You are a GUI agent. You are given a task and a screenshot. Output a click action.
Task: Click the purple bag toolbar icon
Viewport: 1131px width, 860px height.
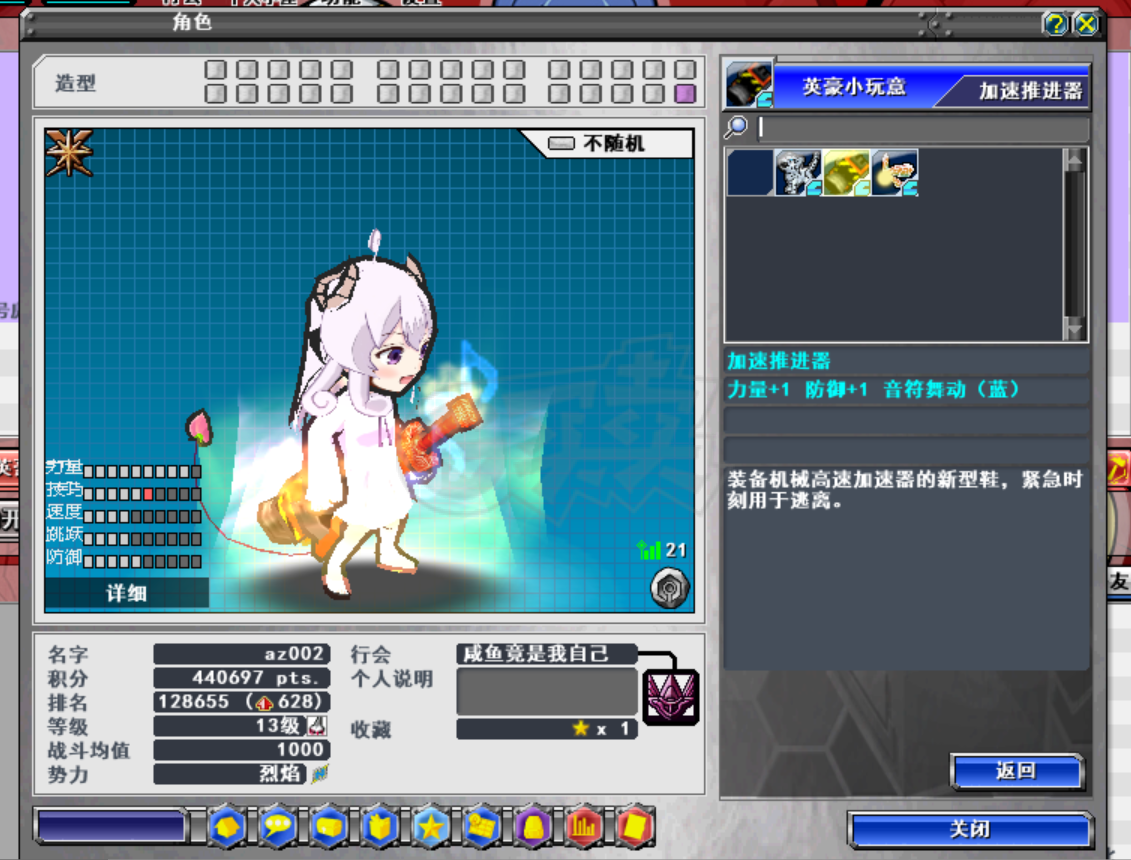point(533,827)
